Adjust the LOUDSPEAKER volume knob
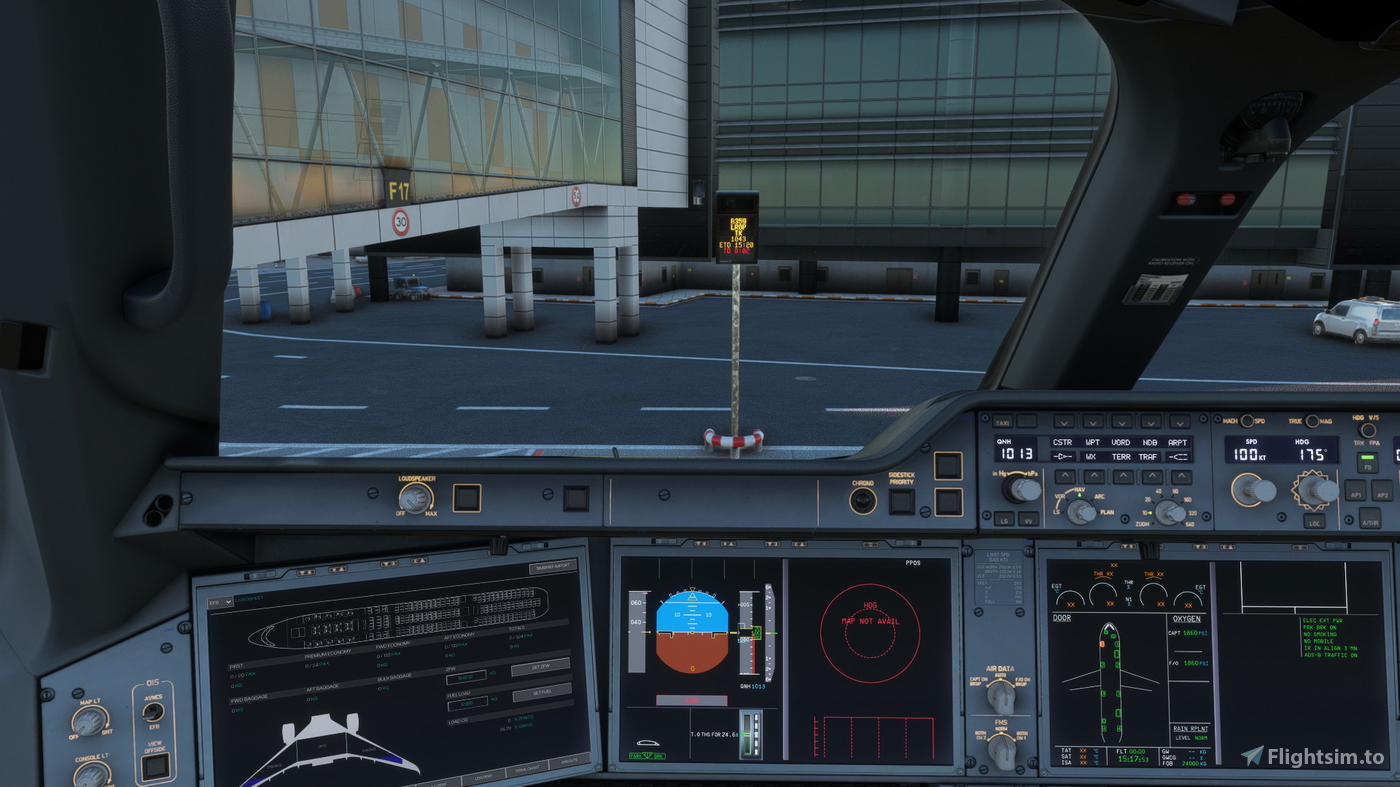The image size is (1400, 787). click(415, 497)
